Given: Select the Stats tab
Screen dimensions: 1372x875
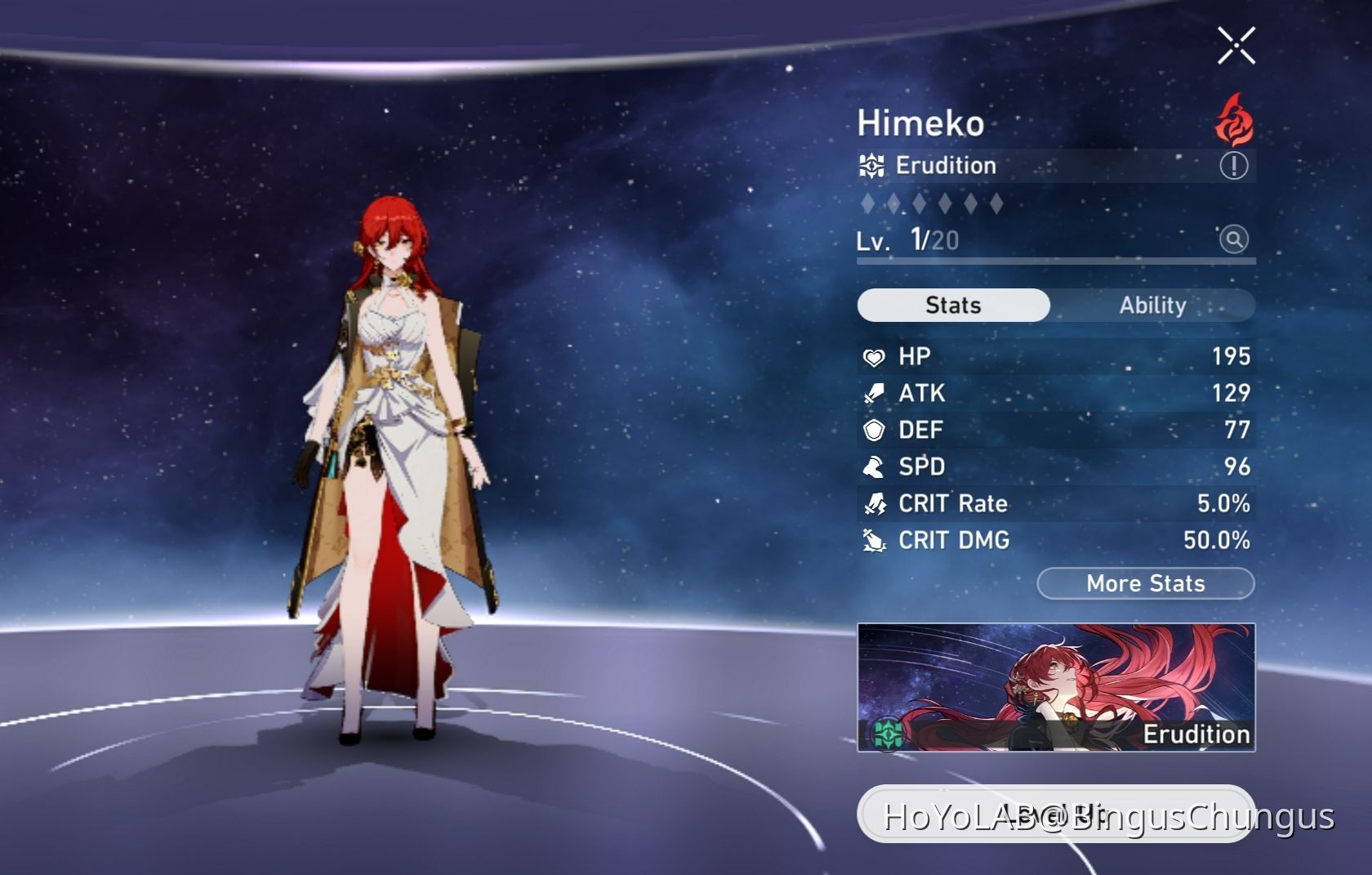Looking at the screenshot, I should [952, 305].
